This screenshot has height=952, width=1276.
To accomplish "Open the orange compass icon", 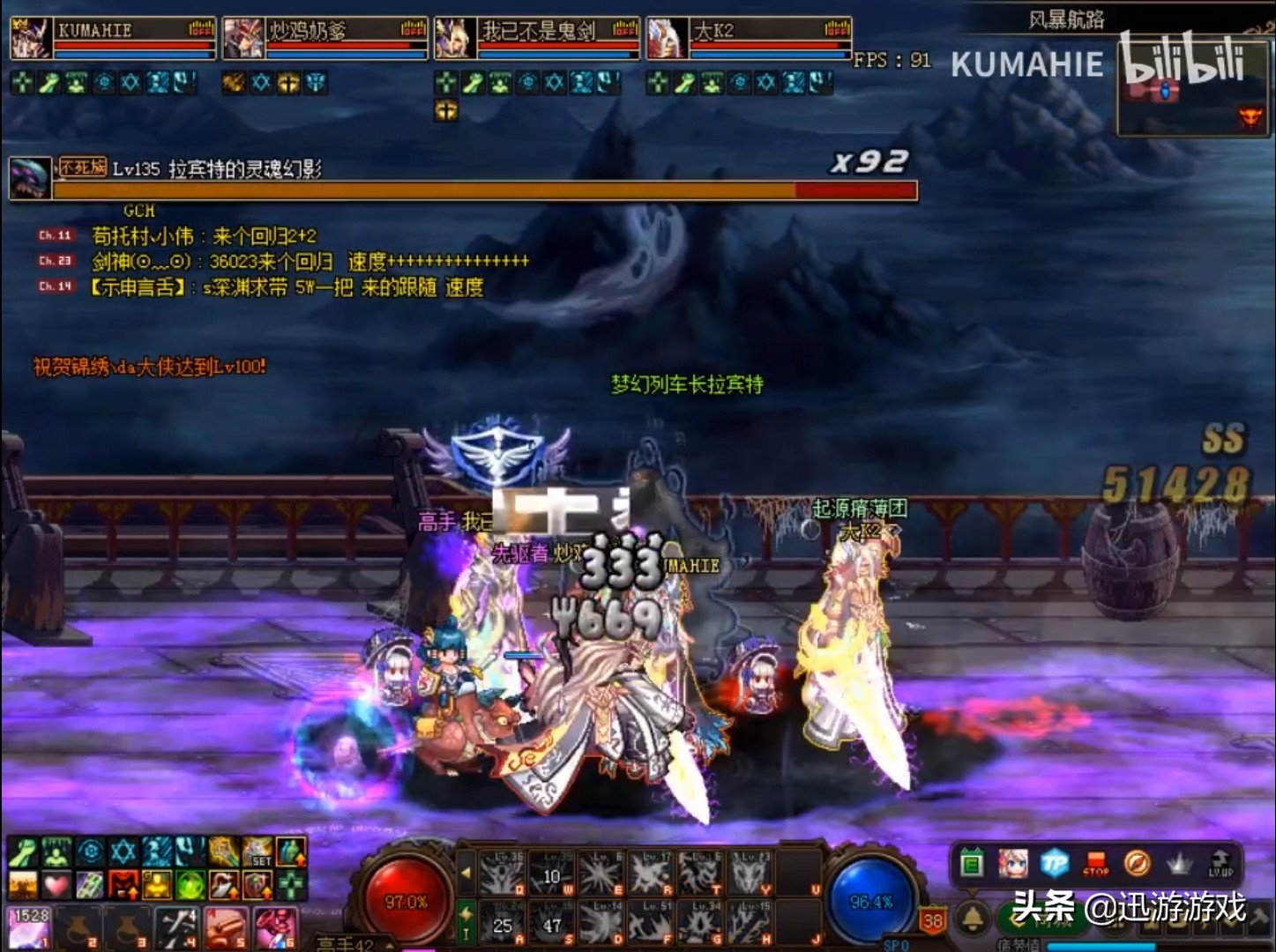I will (1138, 864).
